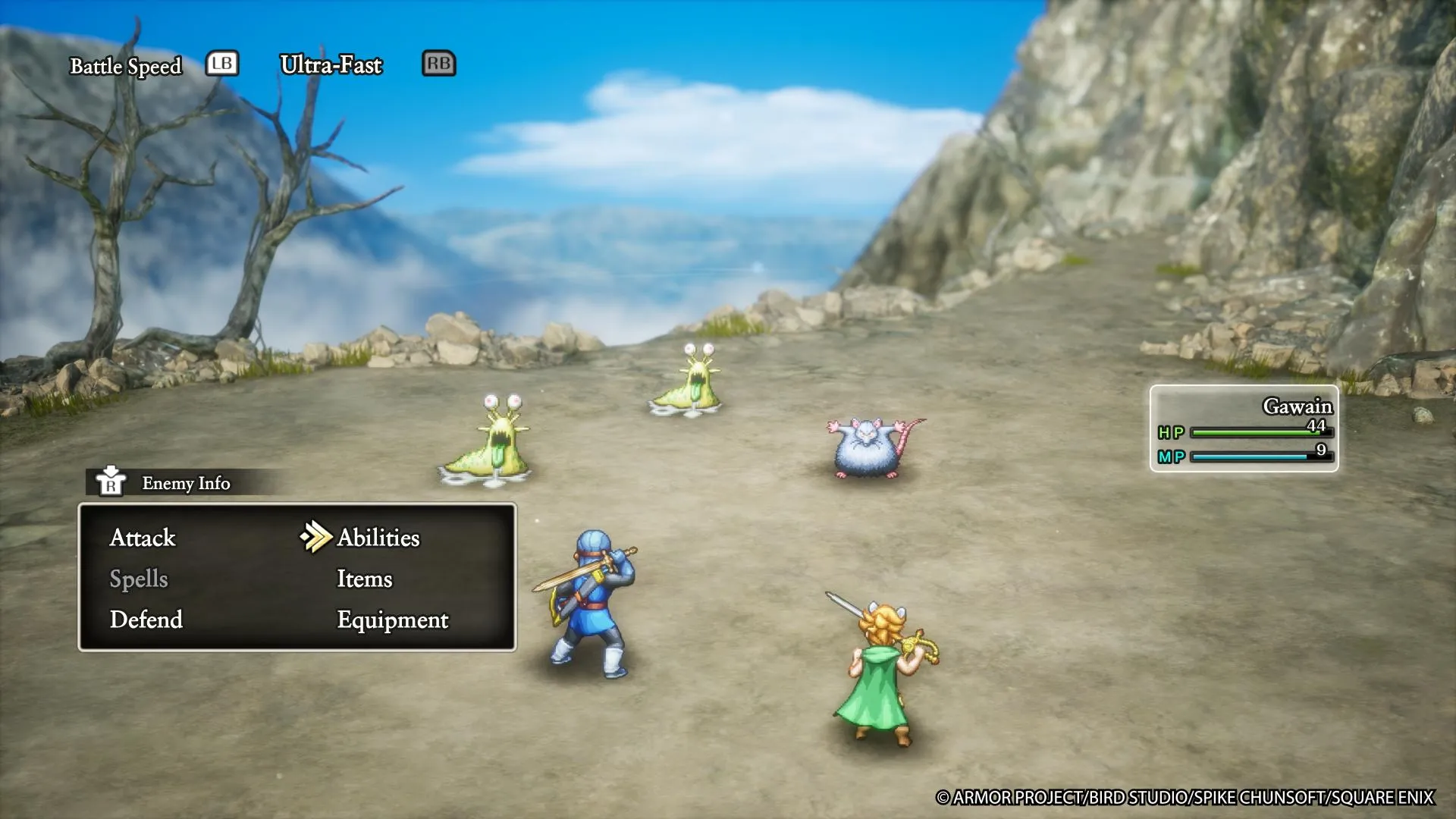This screenshot has width=1456, height=819.
Task: Toggle battle speed to Ultra-Fast
Action: [x=331, y=65]
